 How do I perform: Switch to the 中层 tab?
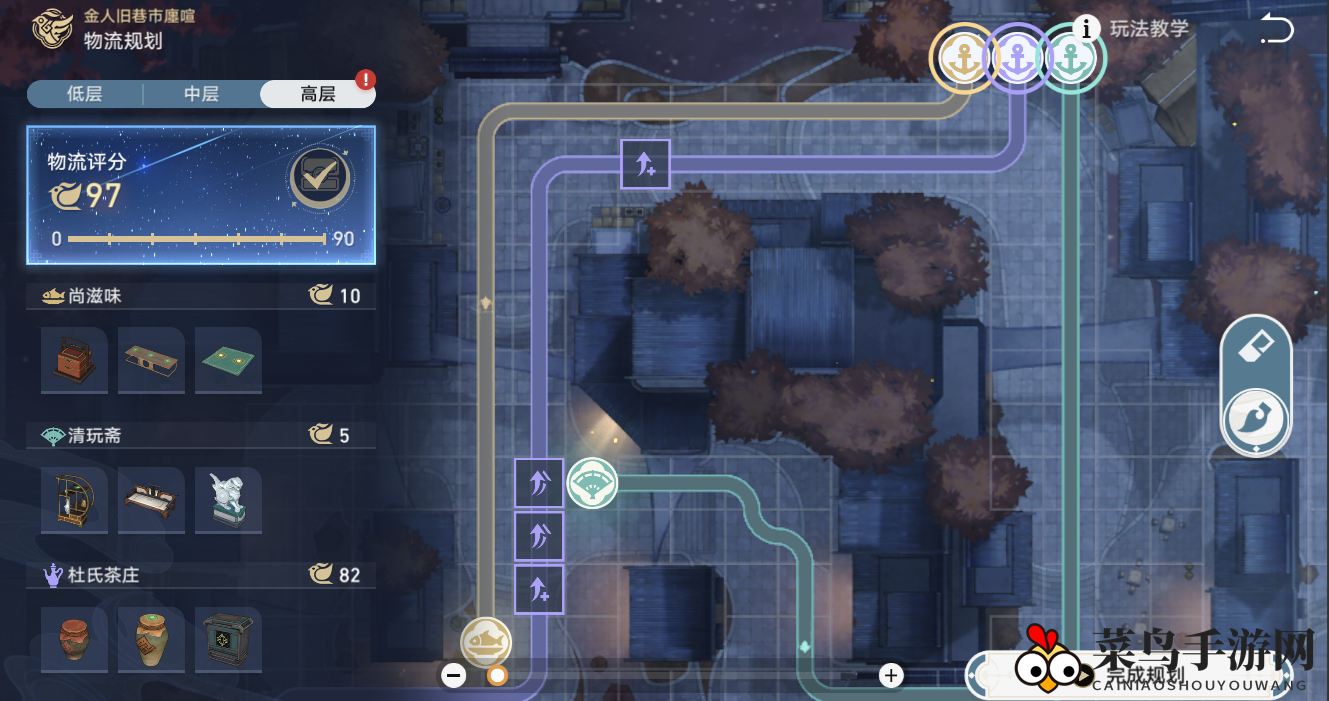coord(201,94)
